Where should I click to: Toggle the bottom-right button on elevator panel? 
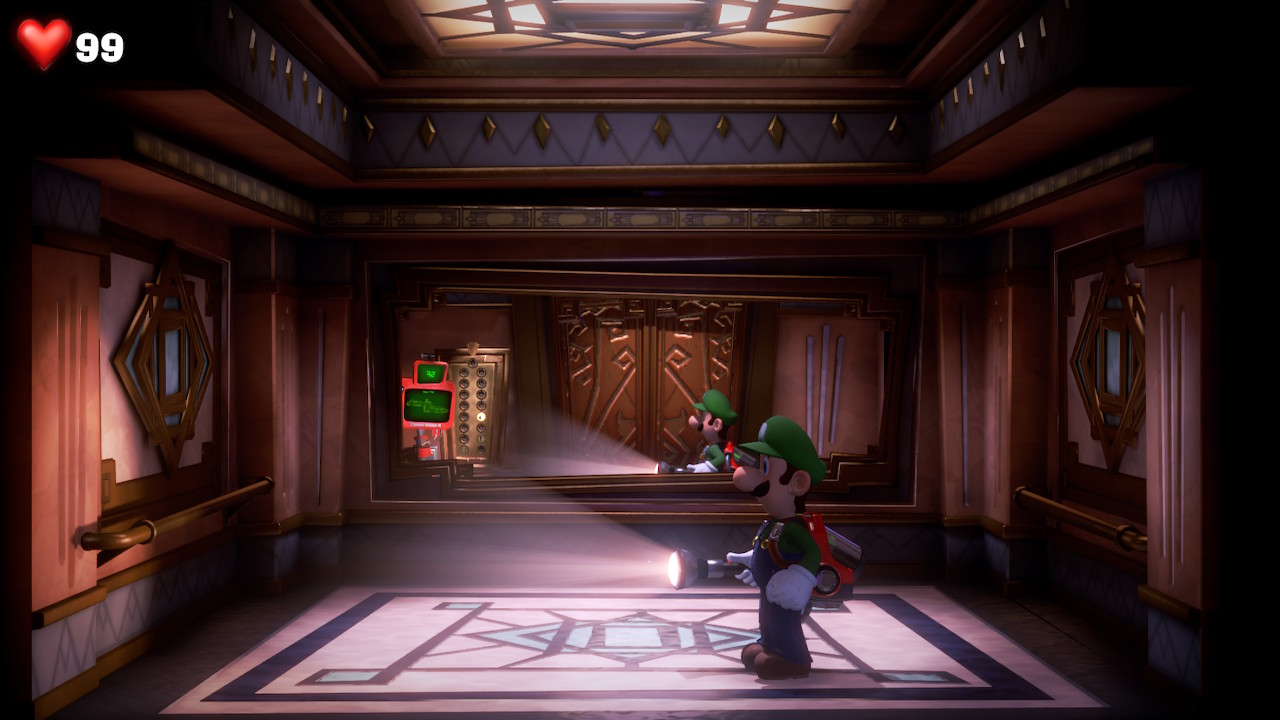(481, 449)
